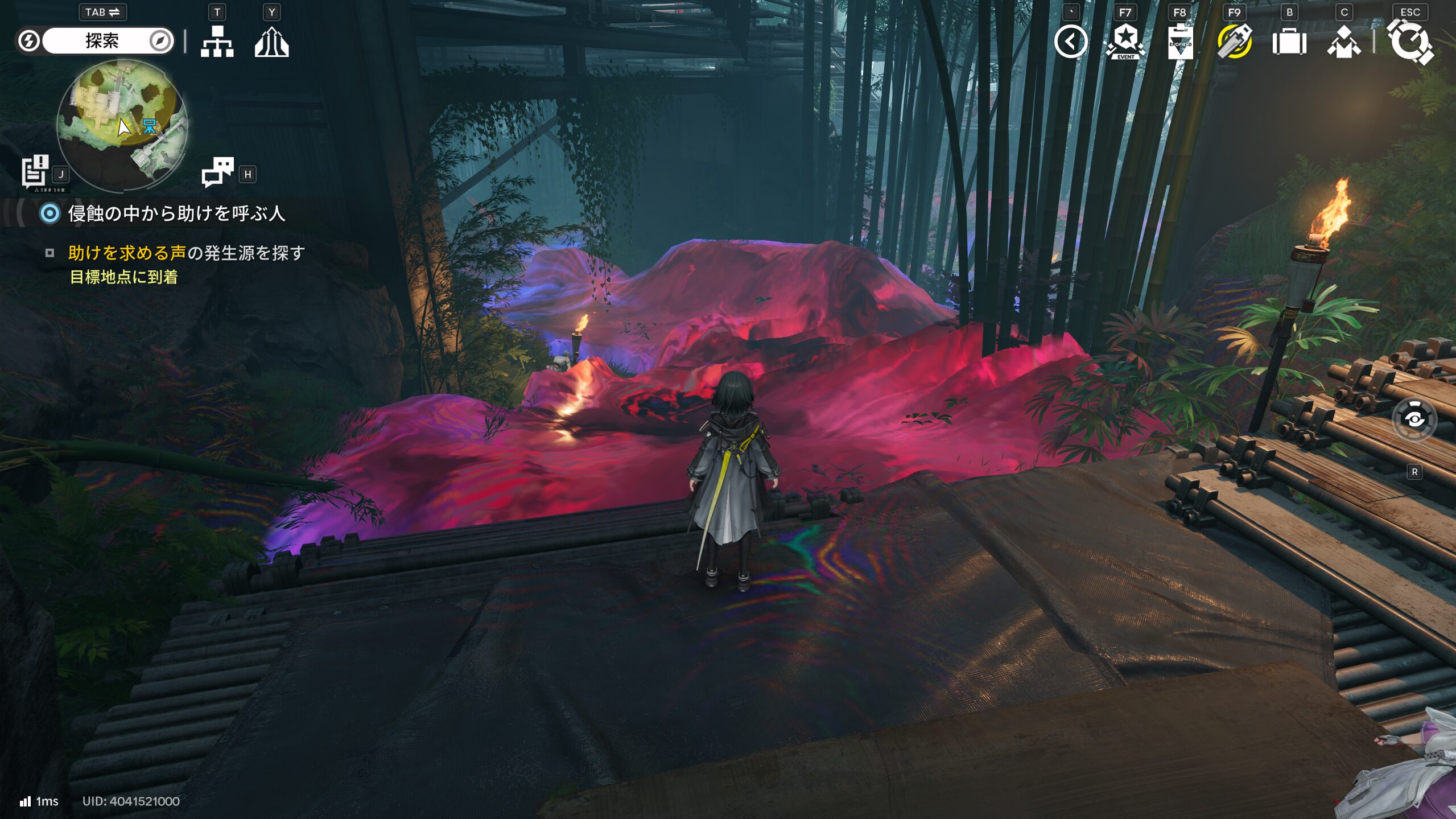The width and height of the screenshot is (1456, 819).
Task: Open the mission log clipboard icon
Action: click(x=35, y=171)
